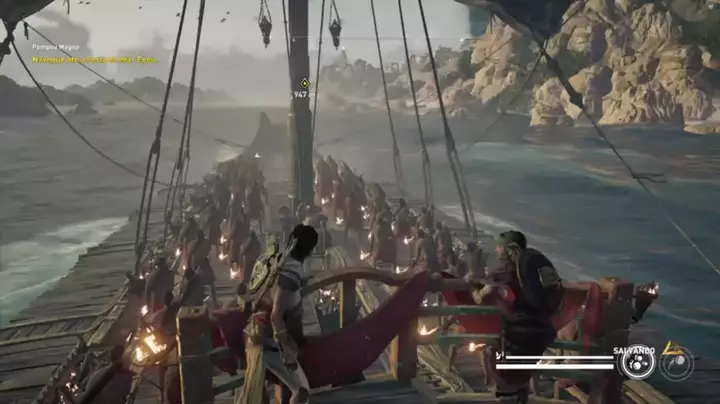Screen dimensions: 720x404
Task: Select the Pompeu Magno quest tracker
Action: point(57,47)
